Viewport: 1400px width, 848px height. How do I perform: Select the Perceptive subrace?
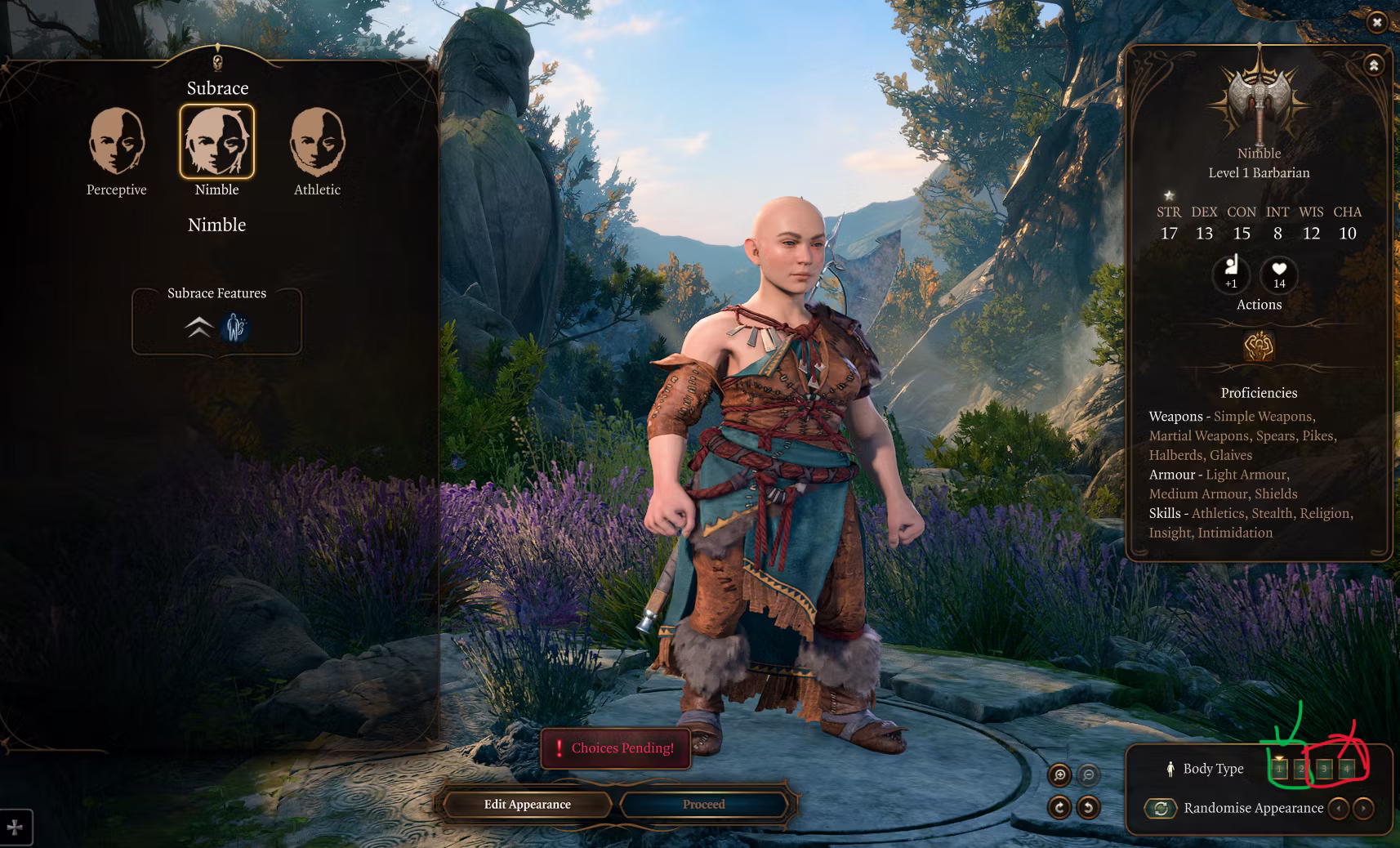[x=117, y=142]
